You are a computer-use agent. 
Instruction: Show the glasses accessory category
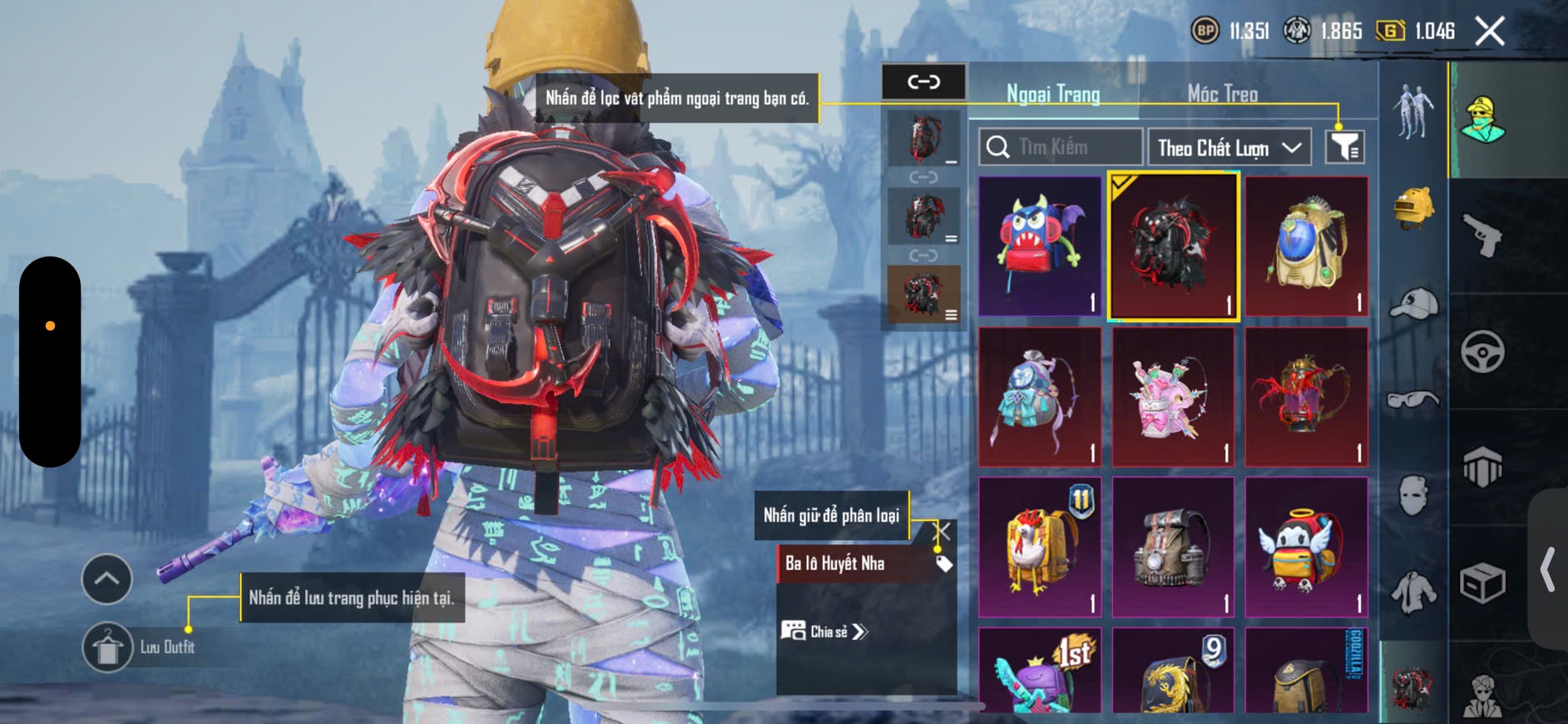point(1413,400)
